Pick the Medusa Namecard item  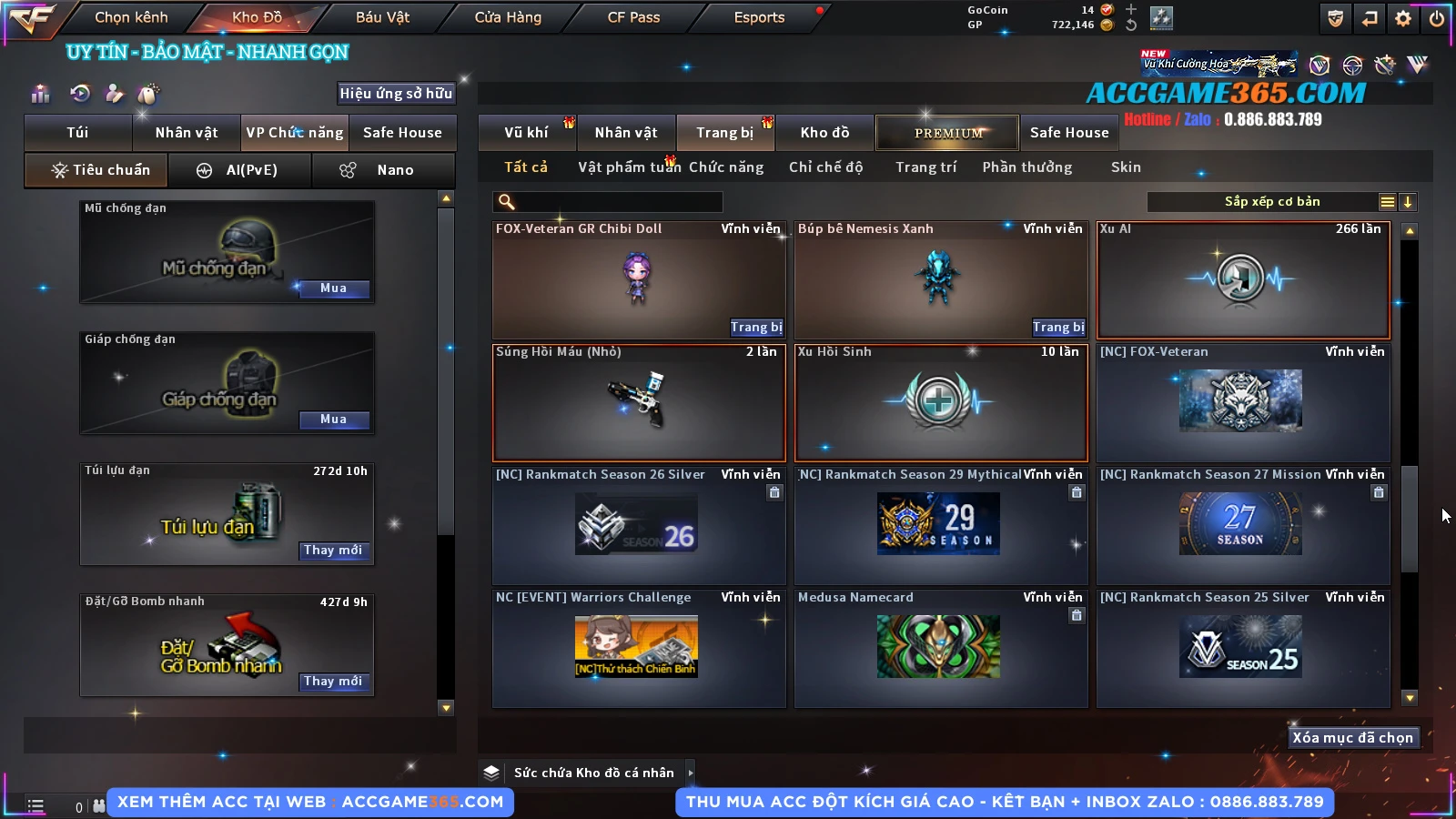(941, 647)
